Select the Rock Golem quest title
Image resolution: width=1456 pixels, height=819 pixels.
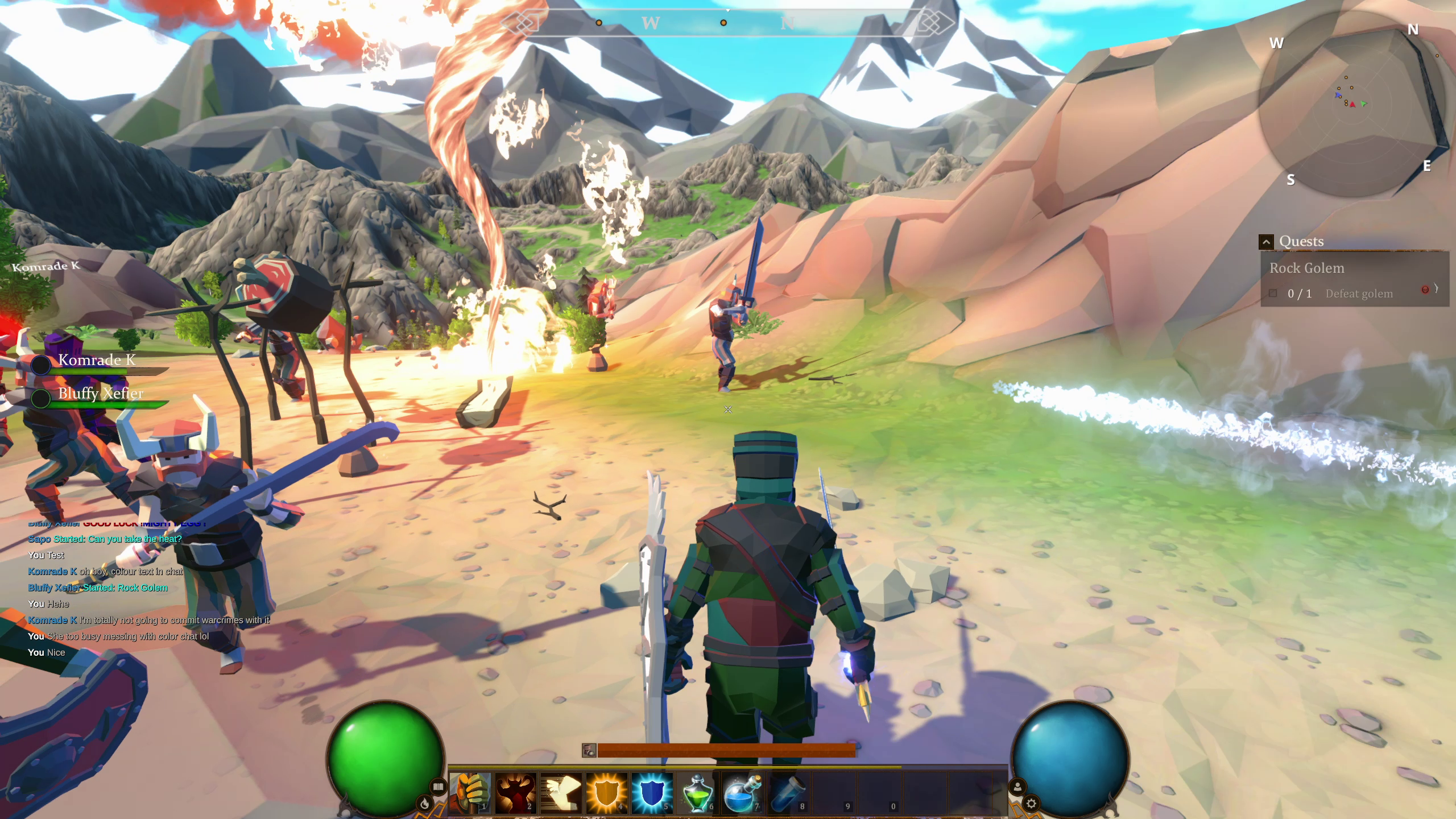(1307, 268)
